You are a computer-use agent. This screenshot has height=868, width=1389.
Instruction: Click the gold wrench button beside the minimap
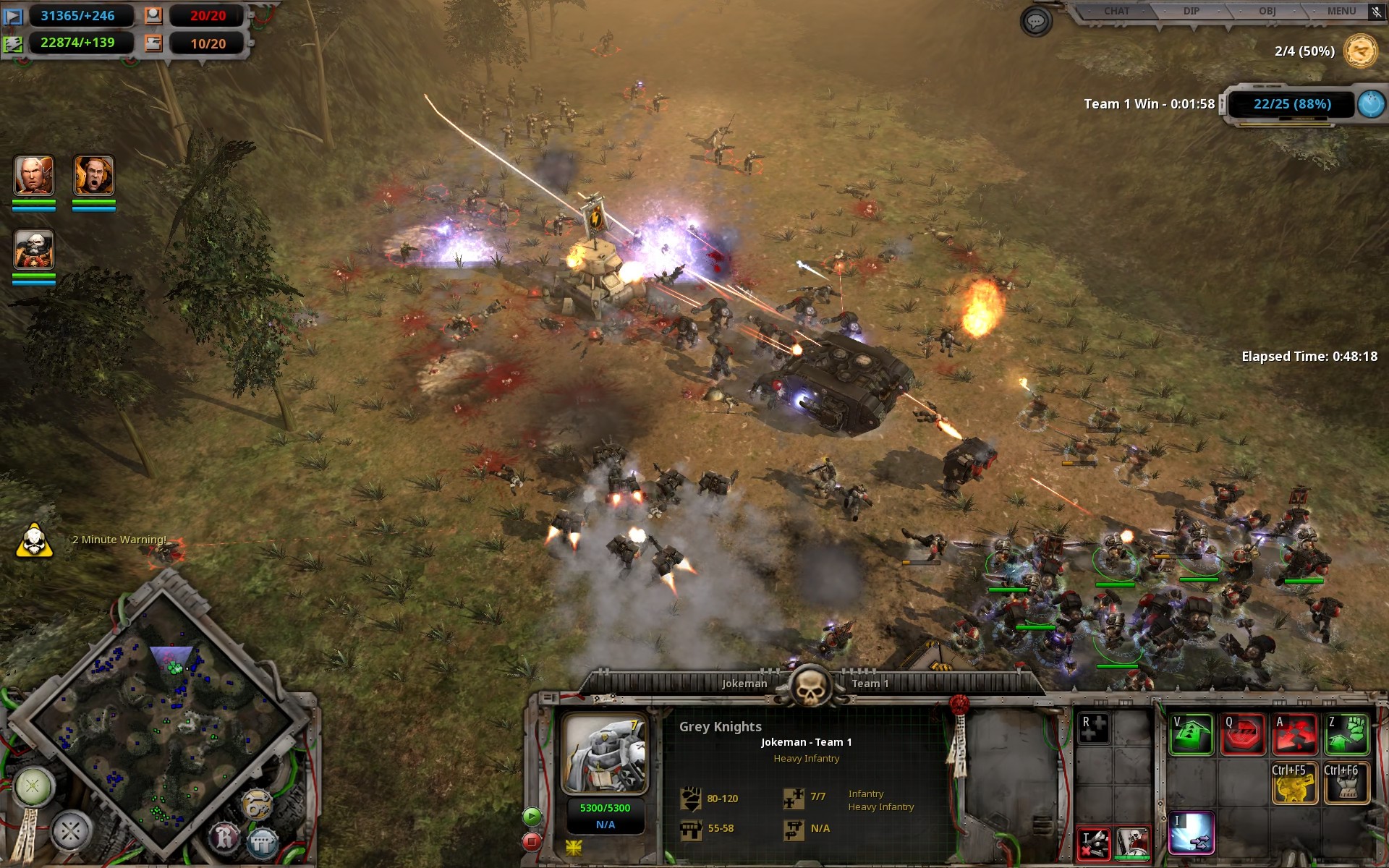coord(256,804)
